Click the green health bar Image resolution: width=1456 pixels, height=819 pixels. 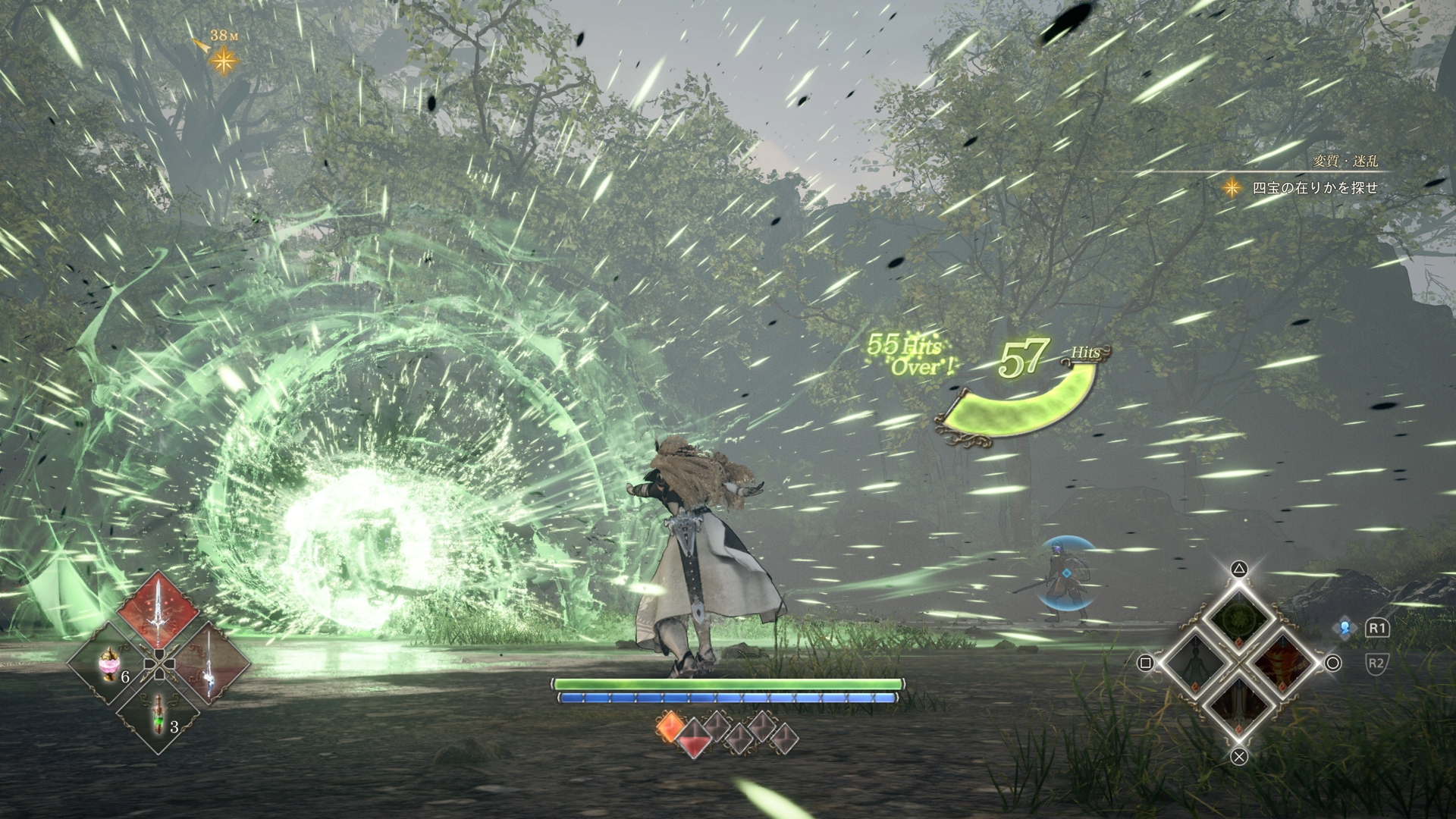pos(726,684)
